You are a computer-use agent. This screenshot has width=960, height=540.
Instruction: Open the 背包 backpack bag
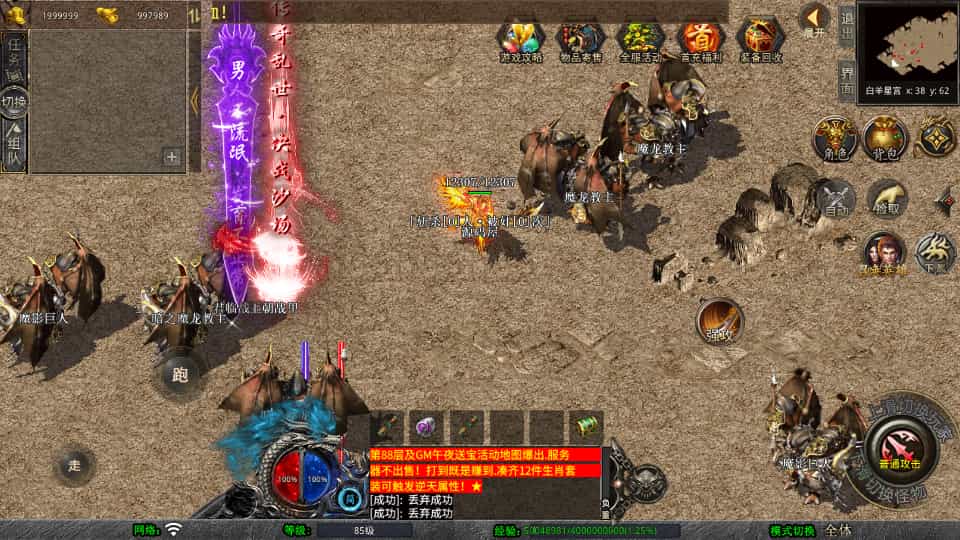pyautogui.click(x=885, y=138)
